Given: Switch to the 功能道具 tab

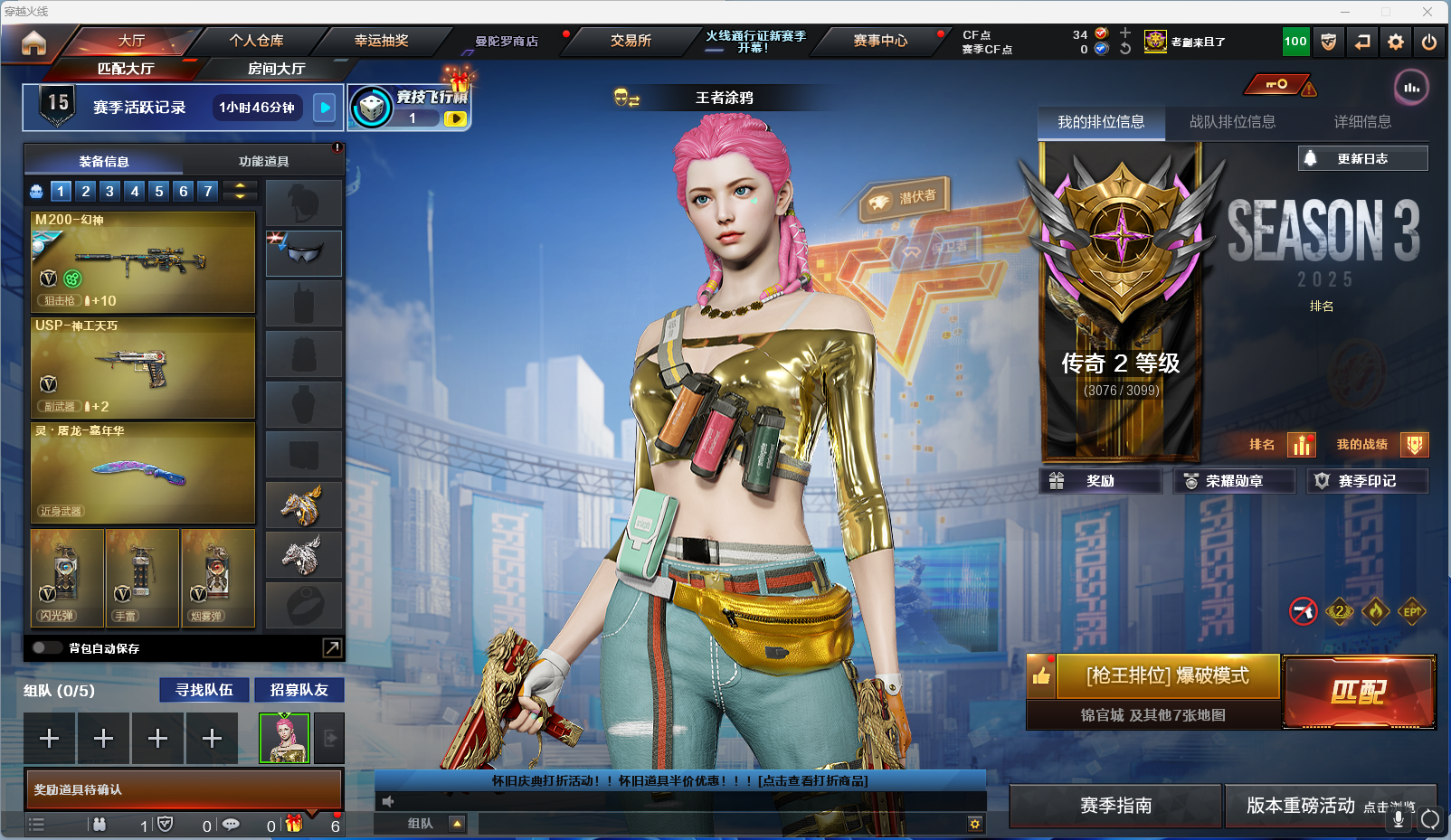Looking at the screenshot, I should (263, 162).
